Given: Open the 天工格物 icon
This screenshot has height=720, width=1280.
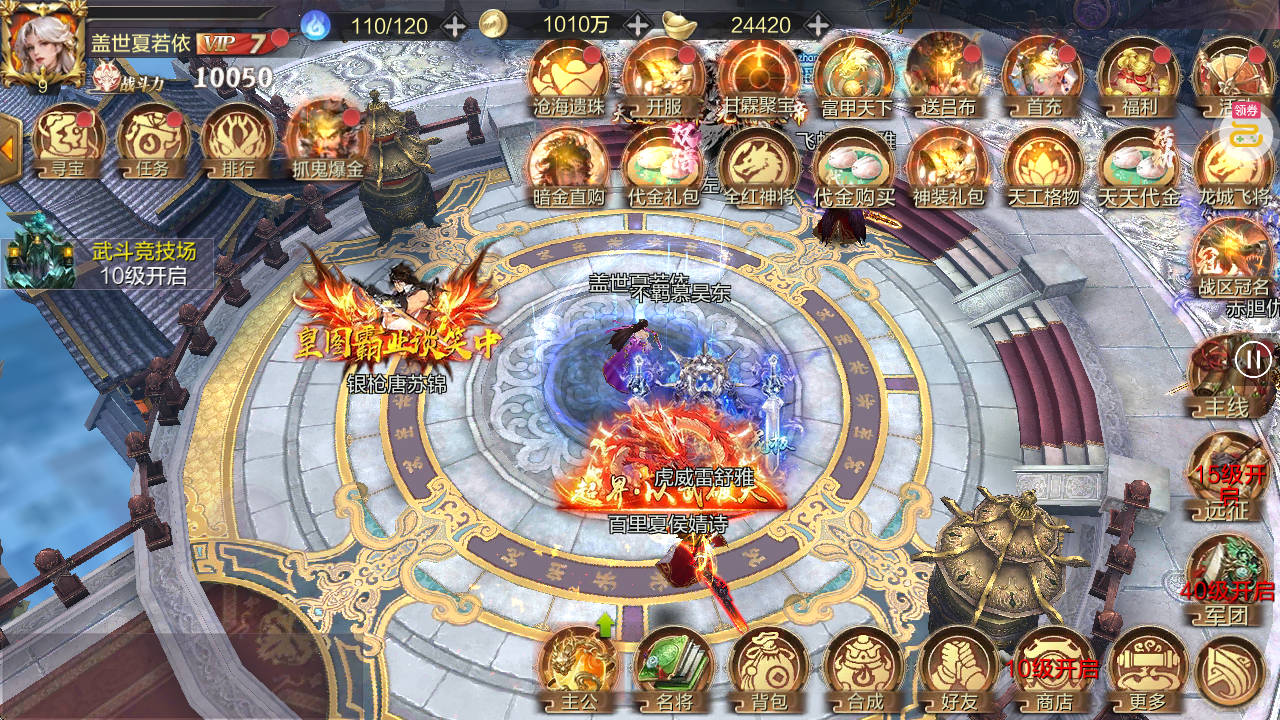Looking at the screenshot, I should (x=1042, y=166).
